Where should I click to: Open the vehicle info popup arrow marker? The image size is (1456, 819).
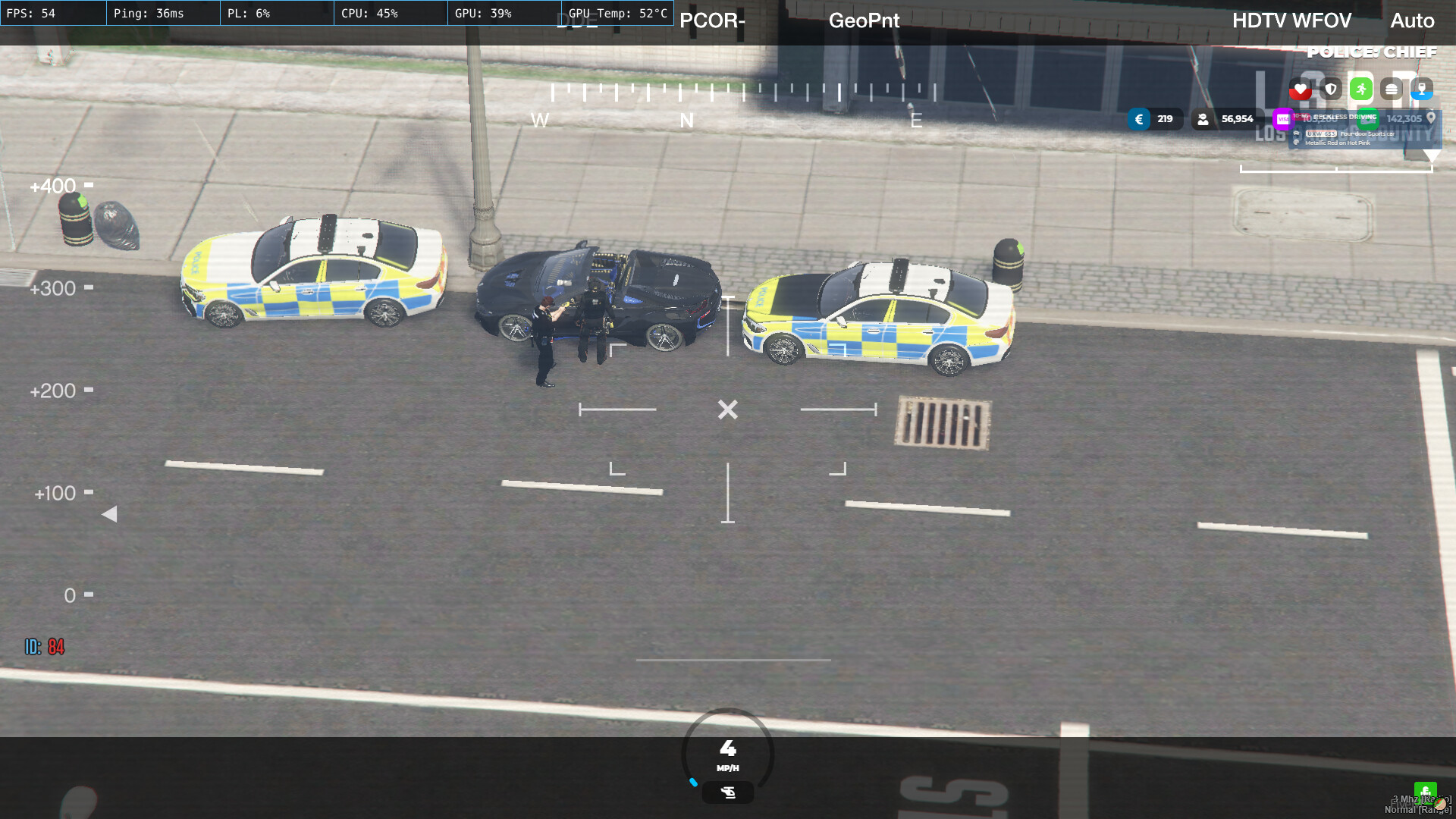[x=1432, y=157]
